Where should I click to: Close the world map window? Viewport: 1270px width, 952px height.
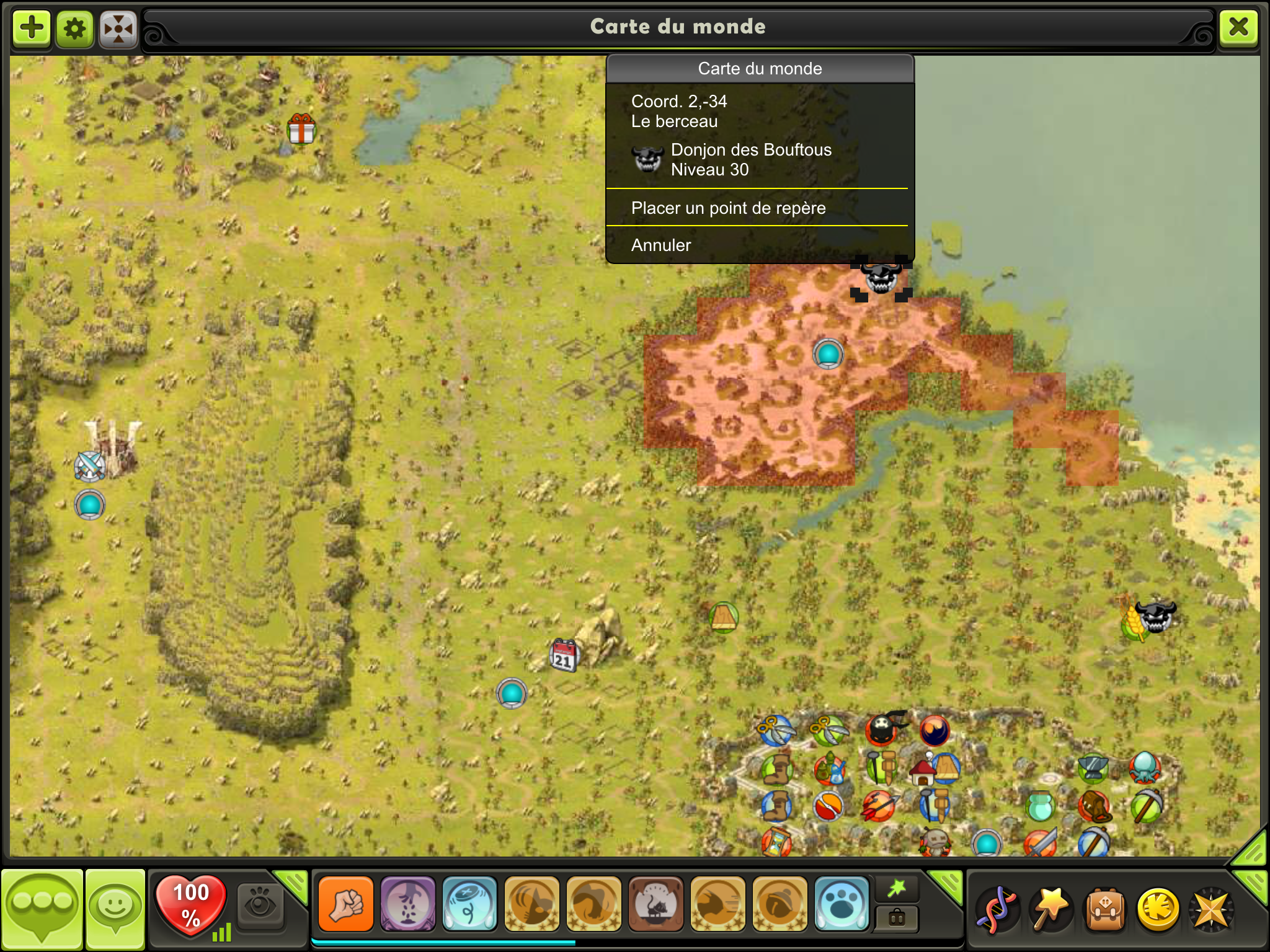[x=1238, y=27]
